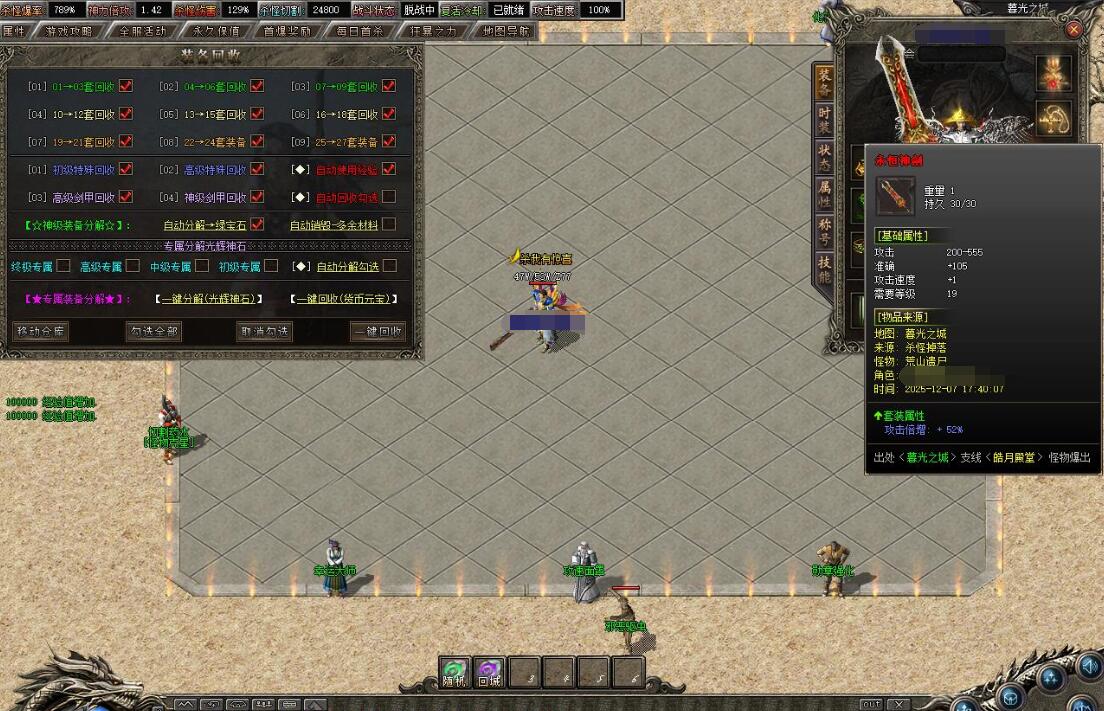Select all with the 勾选全部 button
Image resolution: width=1104 pixels, height=711 pixels.
(153, 331)
